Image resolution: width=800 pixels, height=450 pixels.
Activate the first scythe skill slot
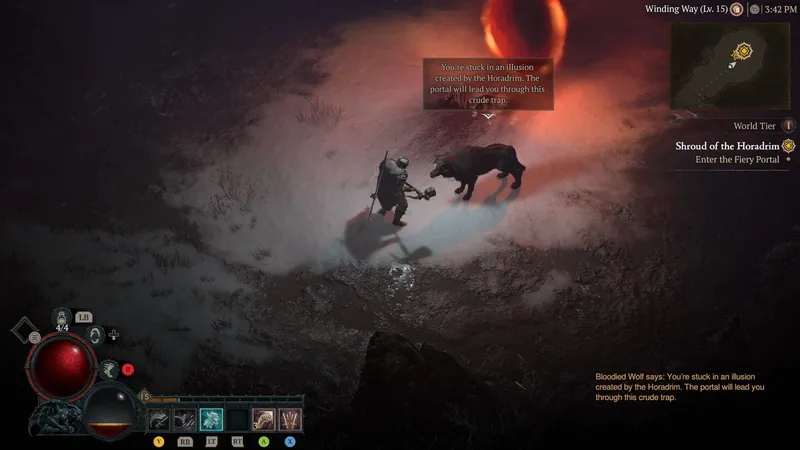pyautogui.click(x=159, y=419)
